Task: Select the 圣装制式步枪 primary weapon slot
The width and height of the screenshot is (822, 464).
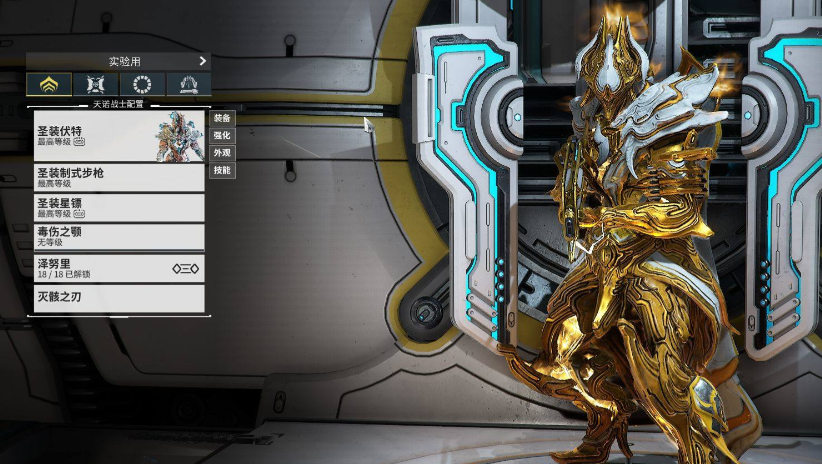Action: [x=118, y=178]
